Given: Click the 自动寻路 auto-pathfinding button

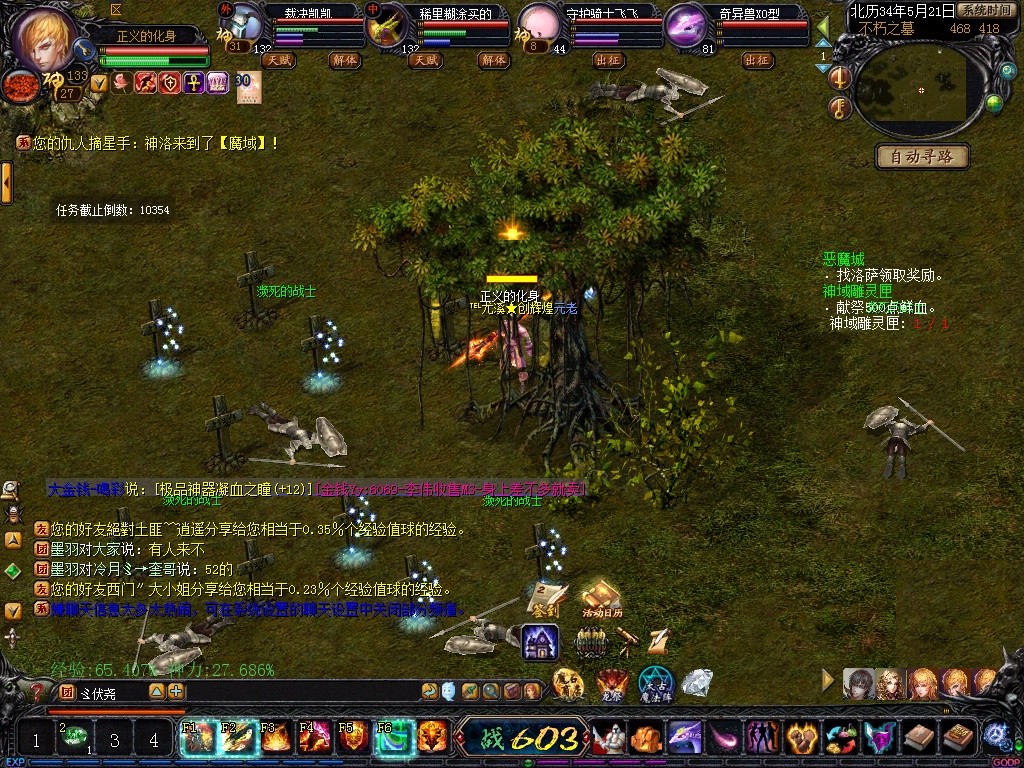Looking at the screenshot, I should point(923,156).
